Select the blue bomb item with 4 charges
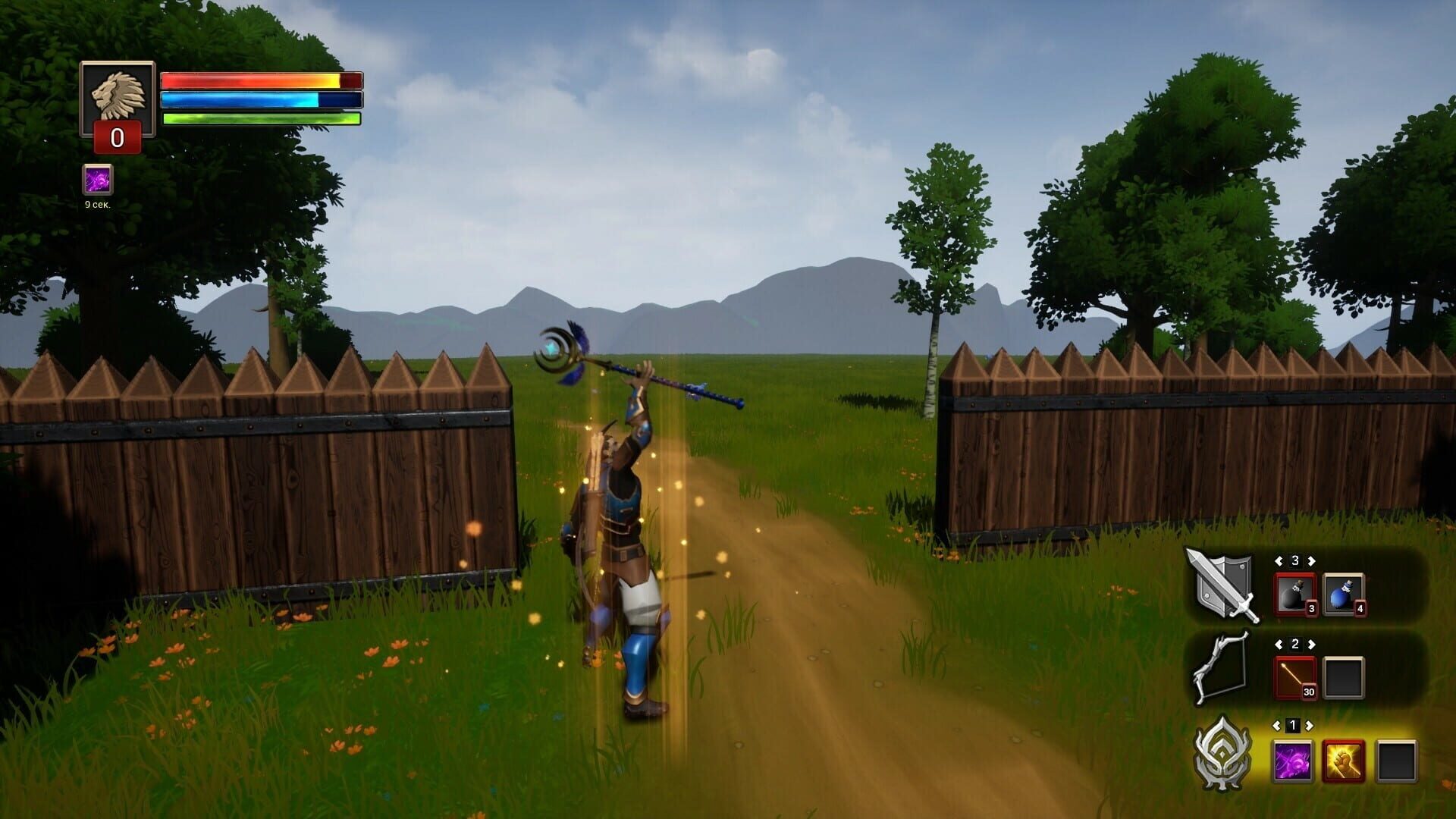This screenshot has width=1456, height=819. [1342, 593]
